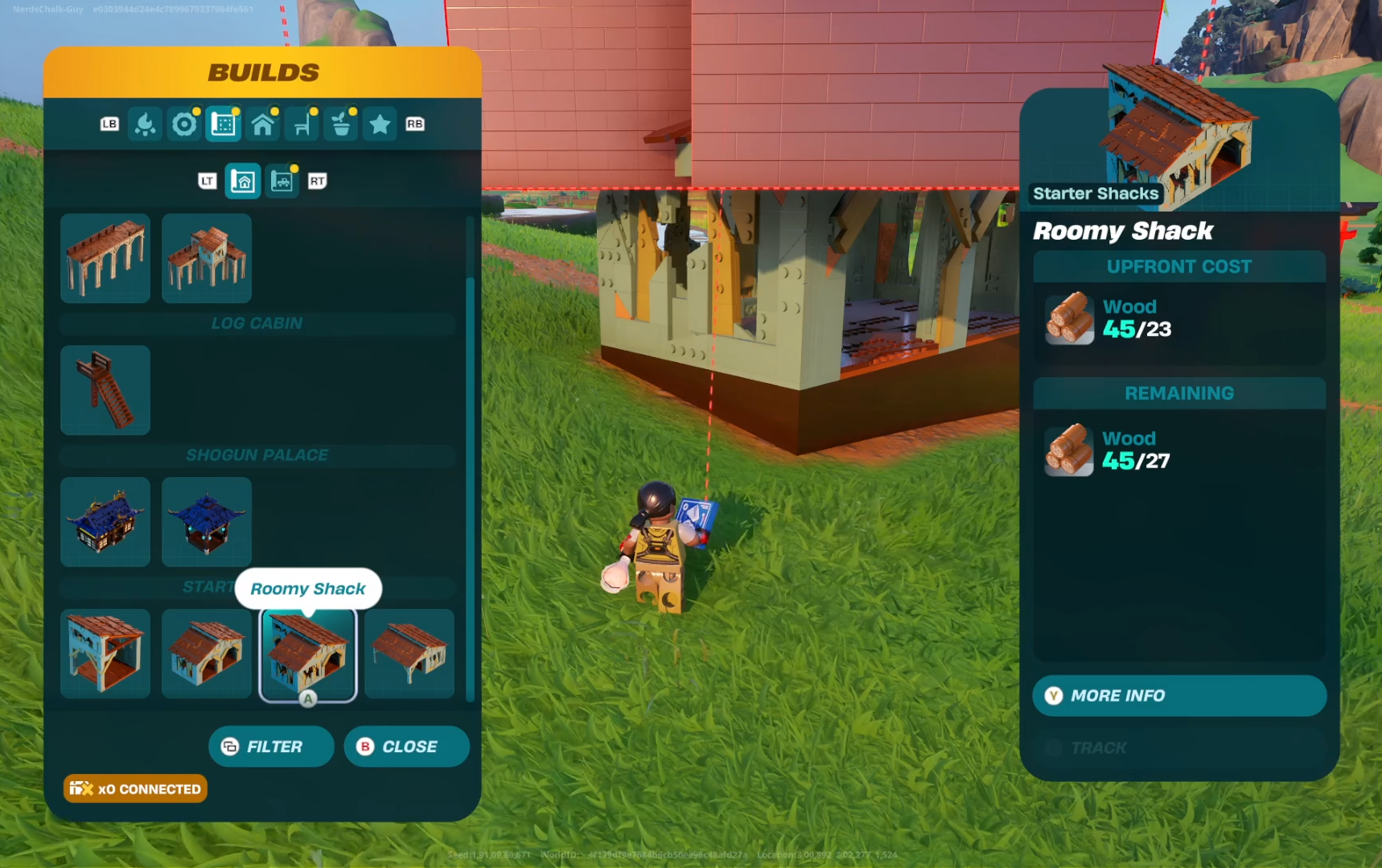
Task: Select the highlighted Roomy Shack build
Action: point(308,654)
